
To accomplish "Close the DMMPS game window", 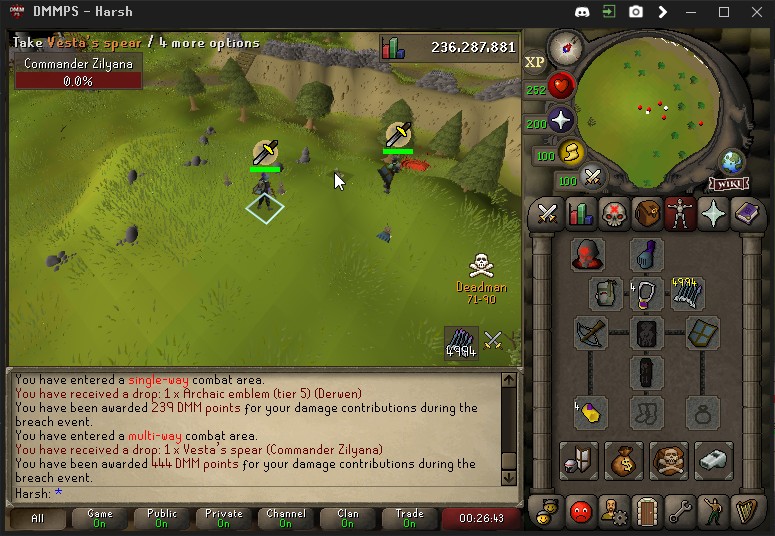I will (x=753, y=12).
